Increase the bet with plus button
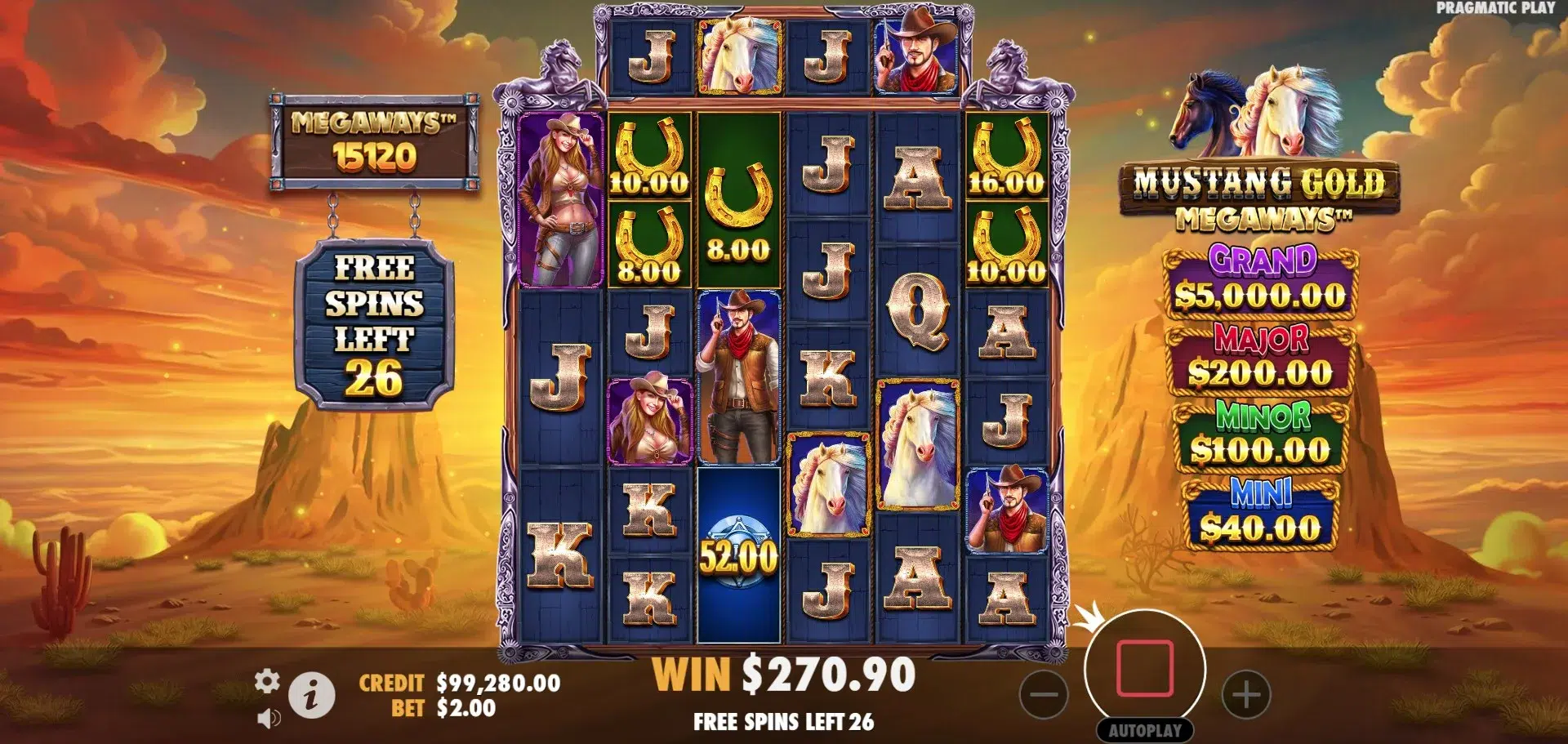The width and height of the screenshot is (1568, 744). [x=1246, y=695]
